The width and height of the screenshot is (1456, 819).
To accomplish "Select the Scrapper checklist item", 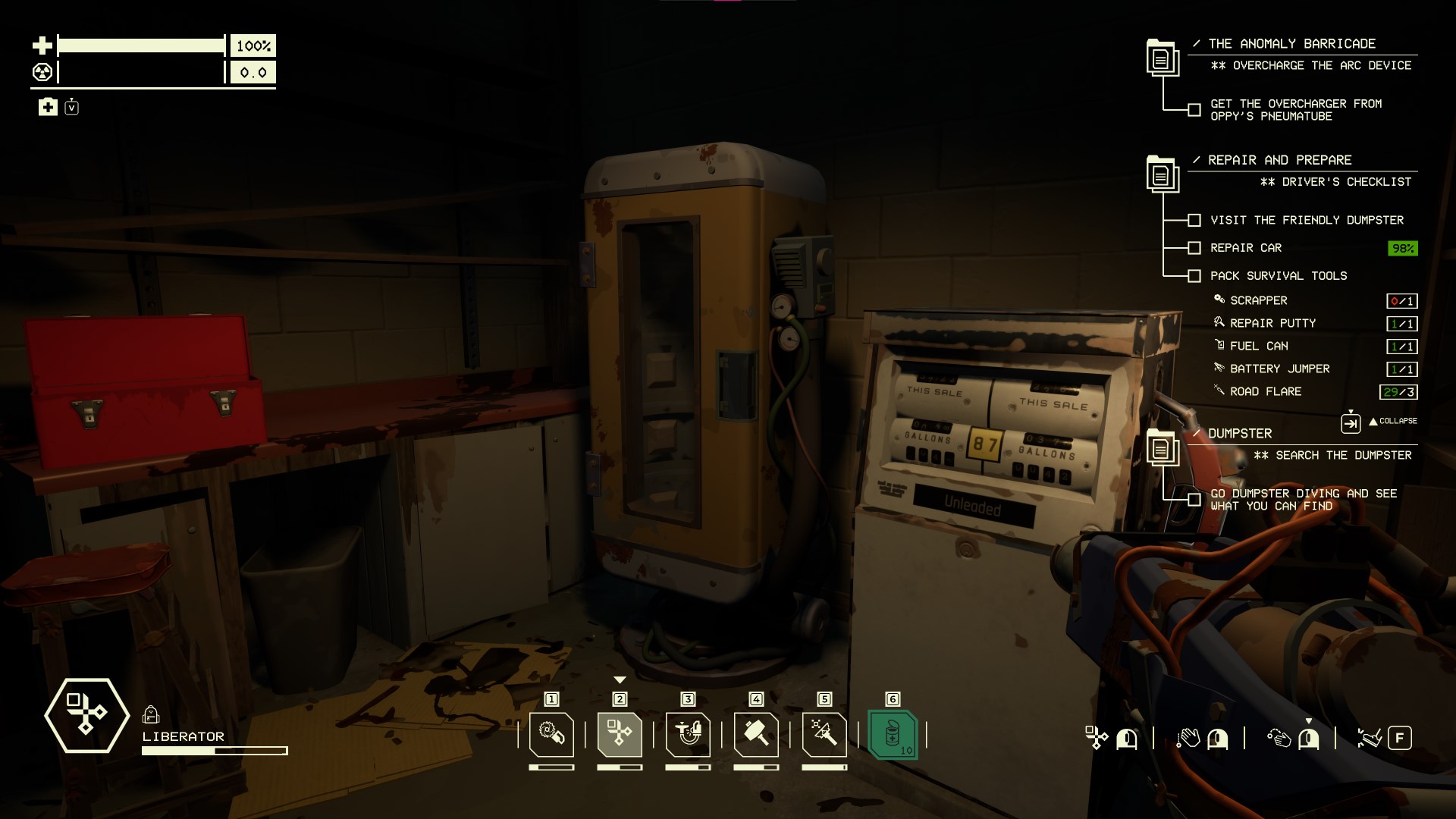I will (x=1258, y=300).
